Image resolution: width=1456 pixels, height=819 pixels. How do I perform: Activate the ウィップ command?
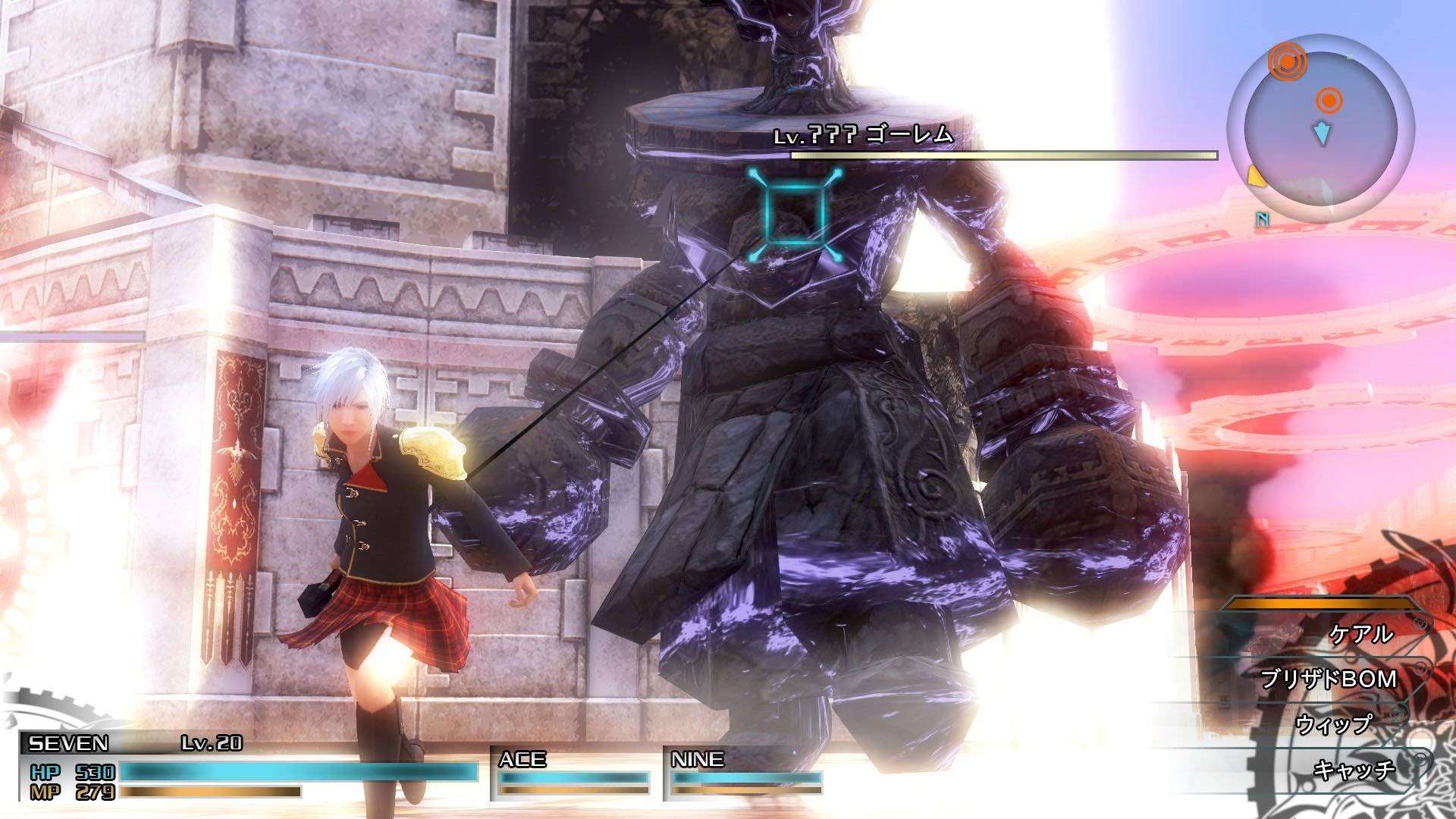pos(1334,725)
